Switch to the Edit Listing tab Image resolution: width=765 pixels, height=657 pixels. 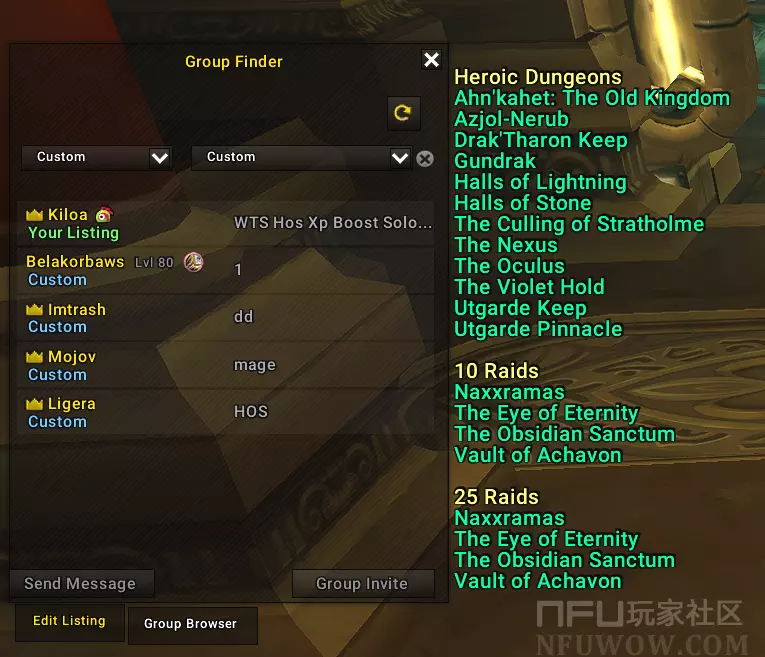point(69,621)
